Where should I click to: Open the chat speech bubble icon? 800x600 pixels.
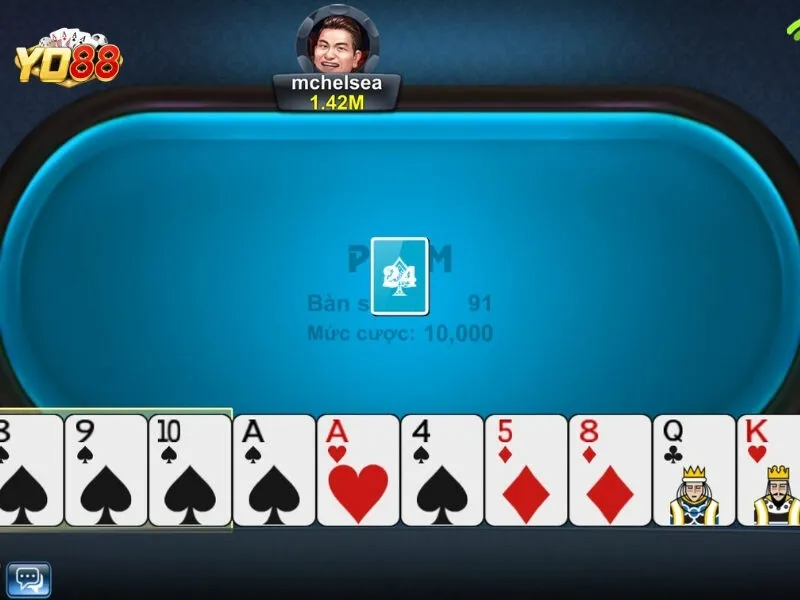pos(28,579)
